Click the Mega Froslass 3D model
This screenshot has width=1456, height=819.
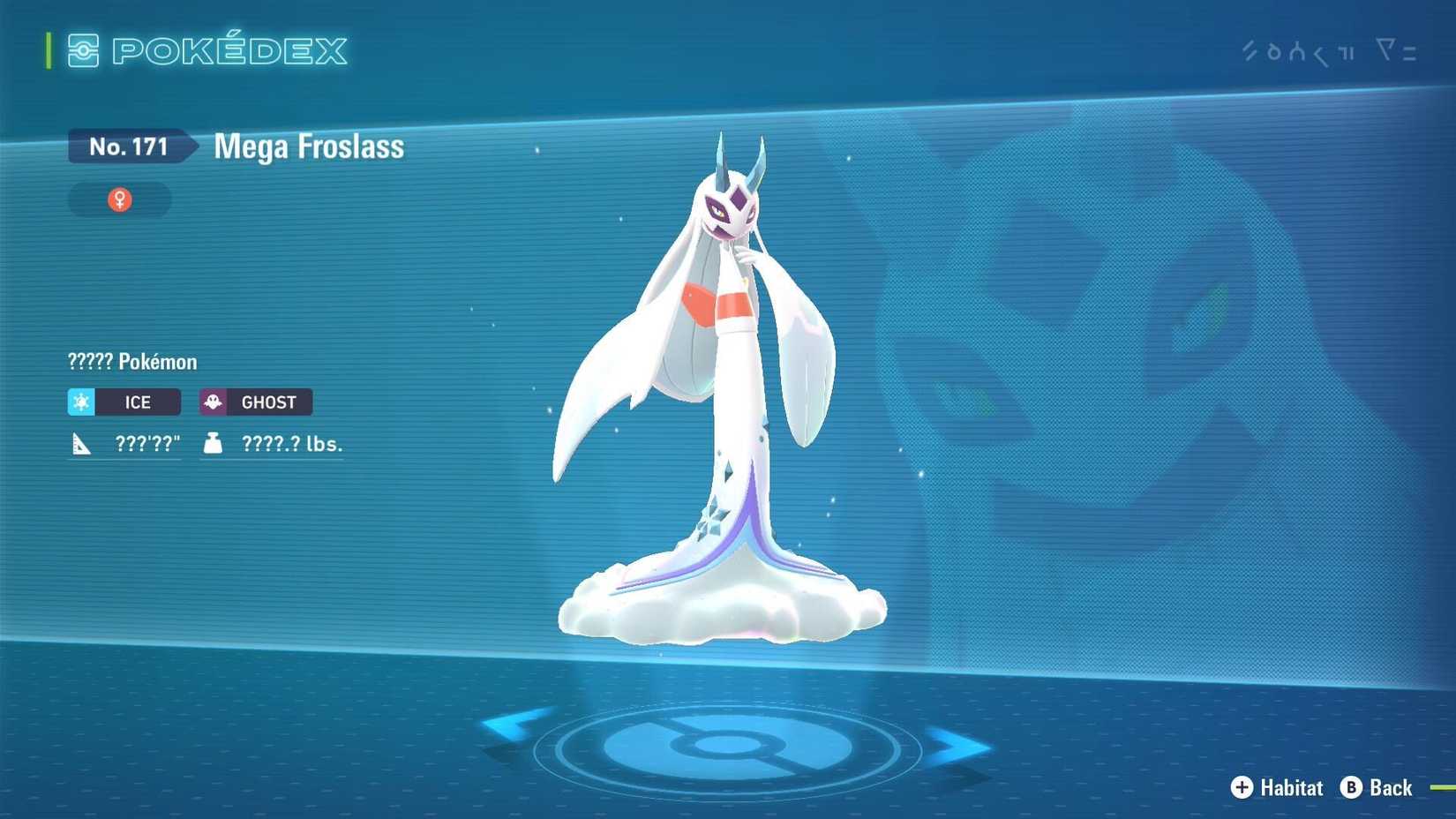coord(724,397)
